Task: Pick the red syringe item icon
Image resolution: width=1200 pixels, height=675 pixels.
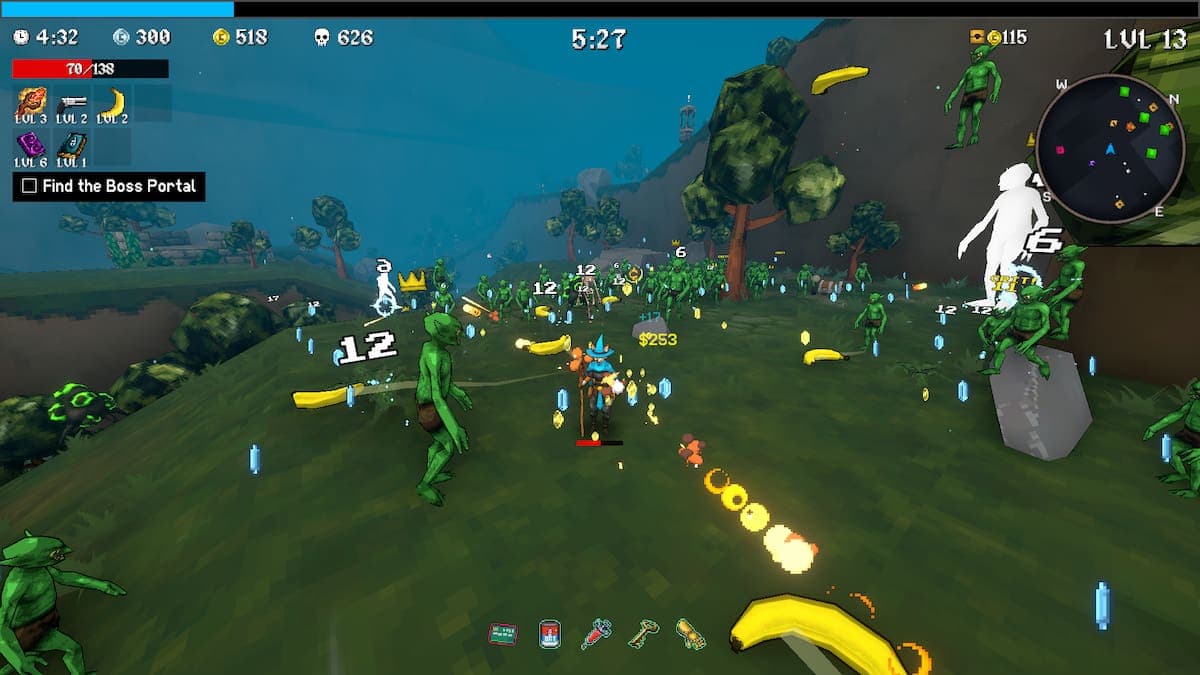Action: [x=596, y=633]
